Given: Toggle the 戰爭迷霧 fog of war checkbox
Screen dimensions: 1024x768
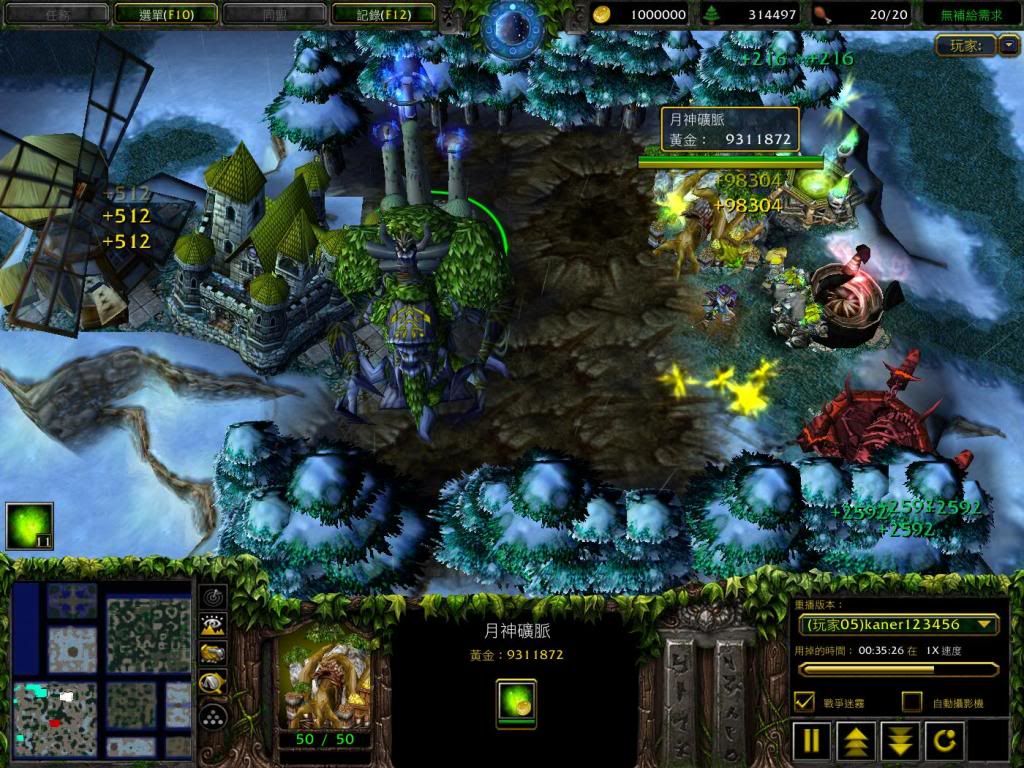Looking at the screenshot, I should tap(803, 702).
